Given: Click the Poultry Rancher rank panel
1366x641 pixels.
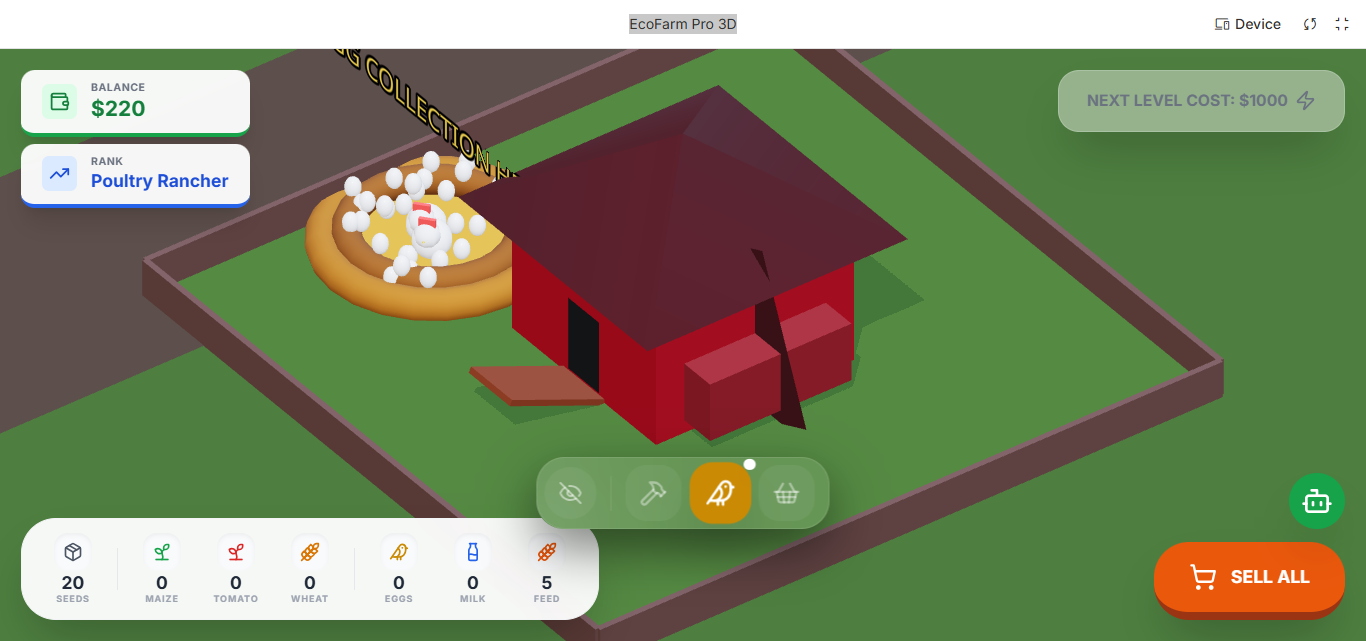Looking at the screenshot, I should coord(135,174).
